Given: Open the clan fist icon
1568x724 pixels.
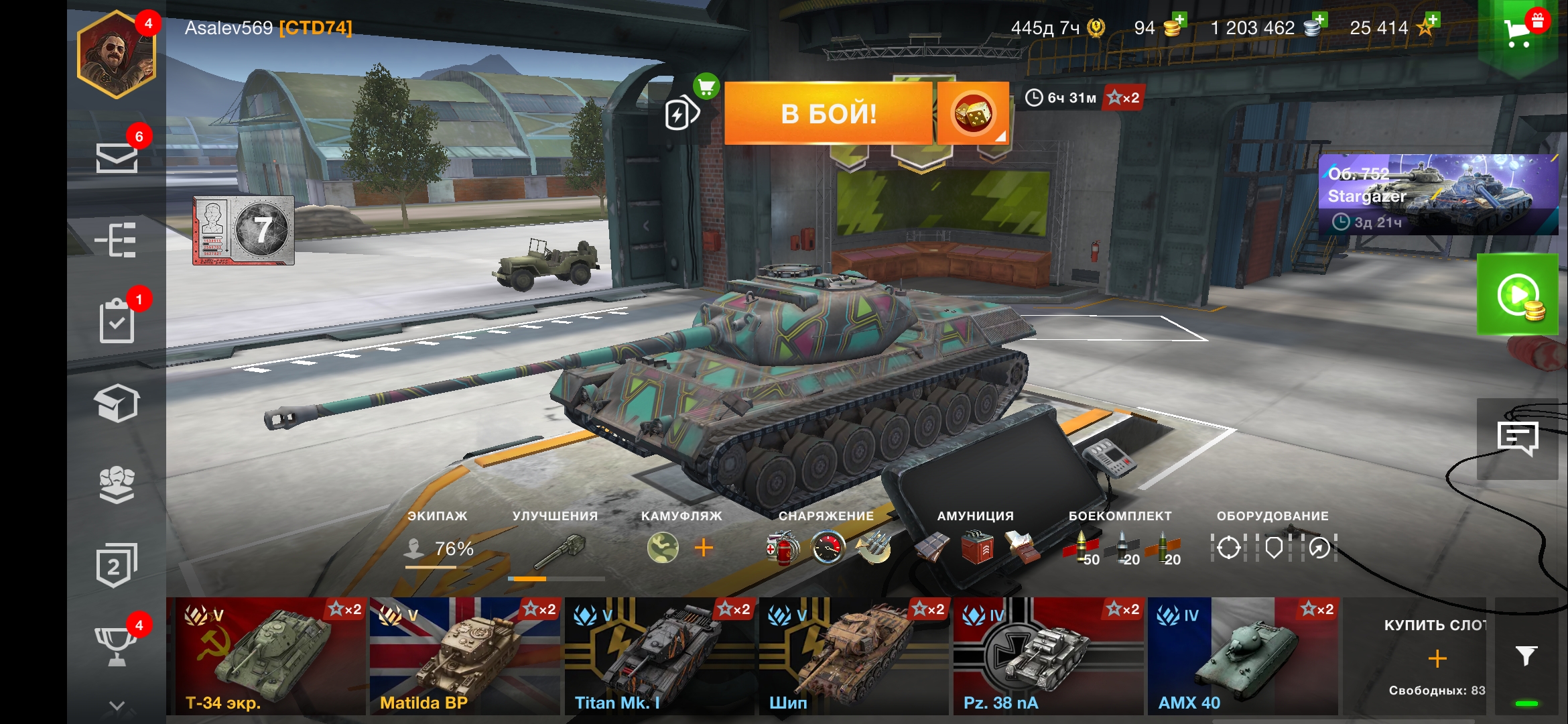Looking at the screenshot, I should [117, 484].
